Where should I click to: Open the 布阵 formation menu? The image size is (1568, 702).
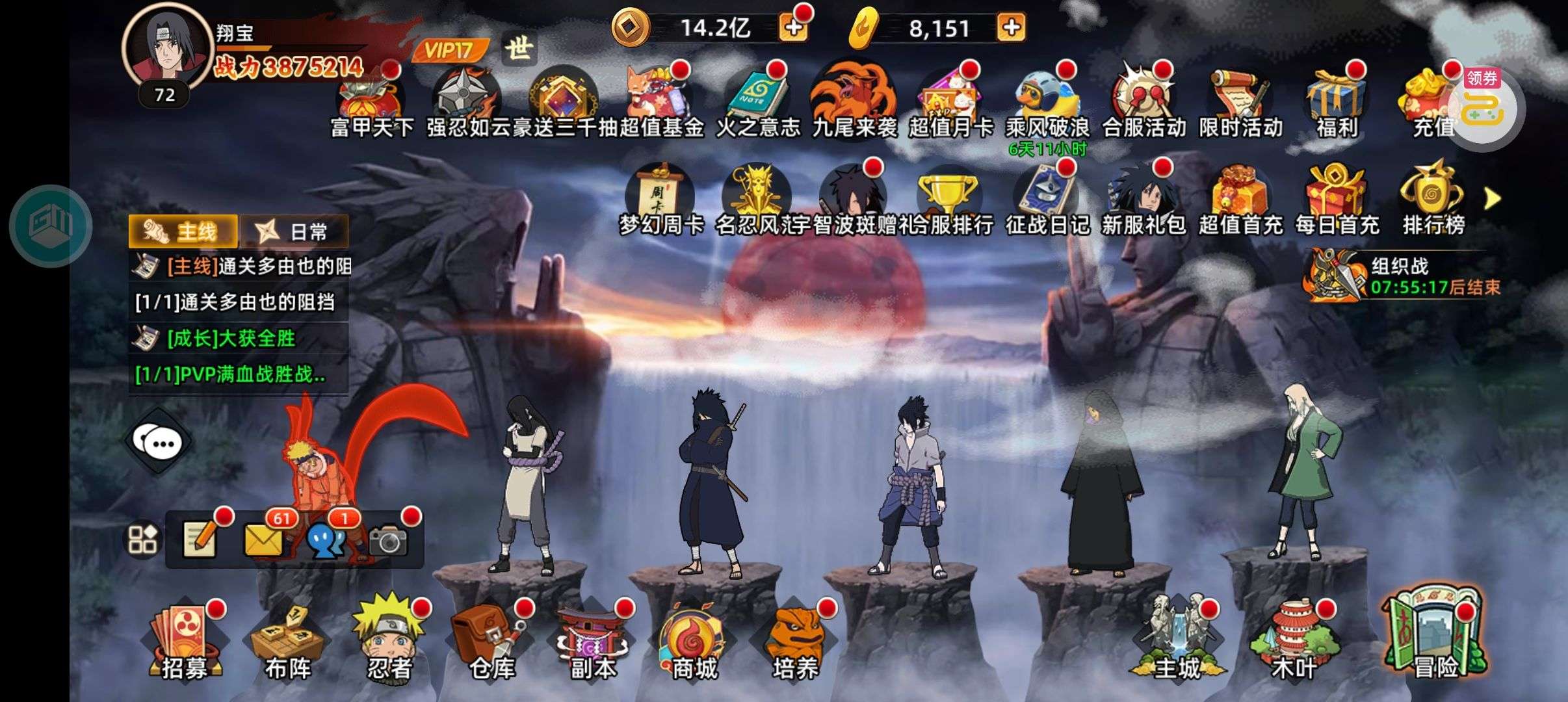287,643
